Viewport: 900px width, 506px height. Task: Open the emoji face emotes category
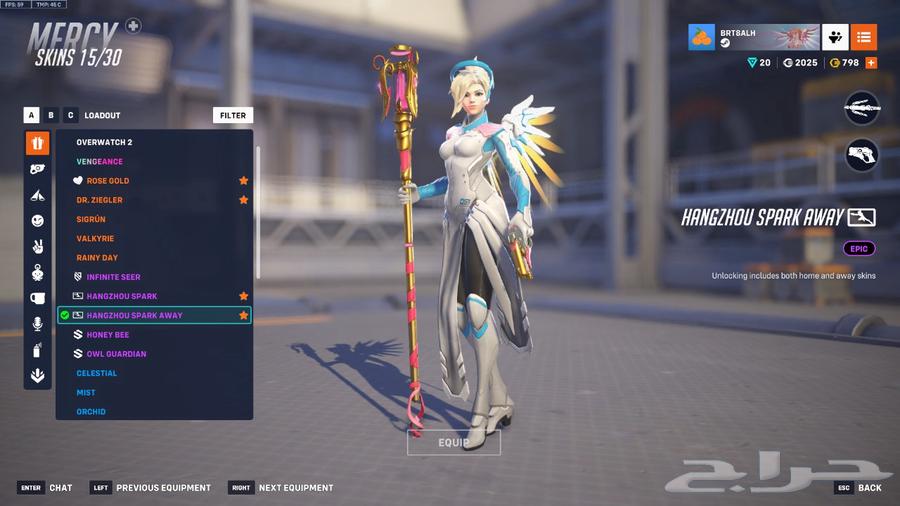pyautogui.click(x=37, y=220)
